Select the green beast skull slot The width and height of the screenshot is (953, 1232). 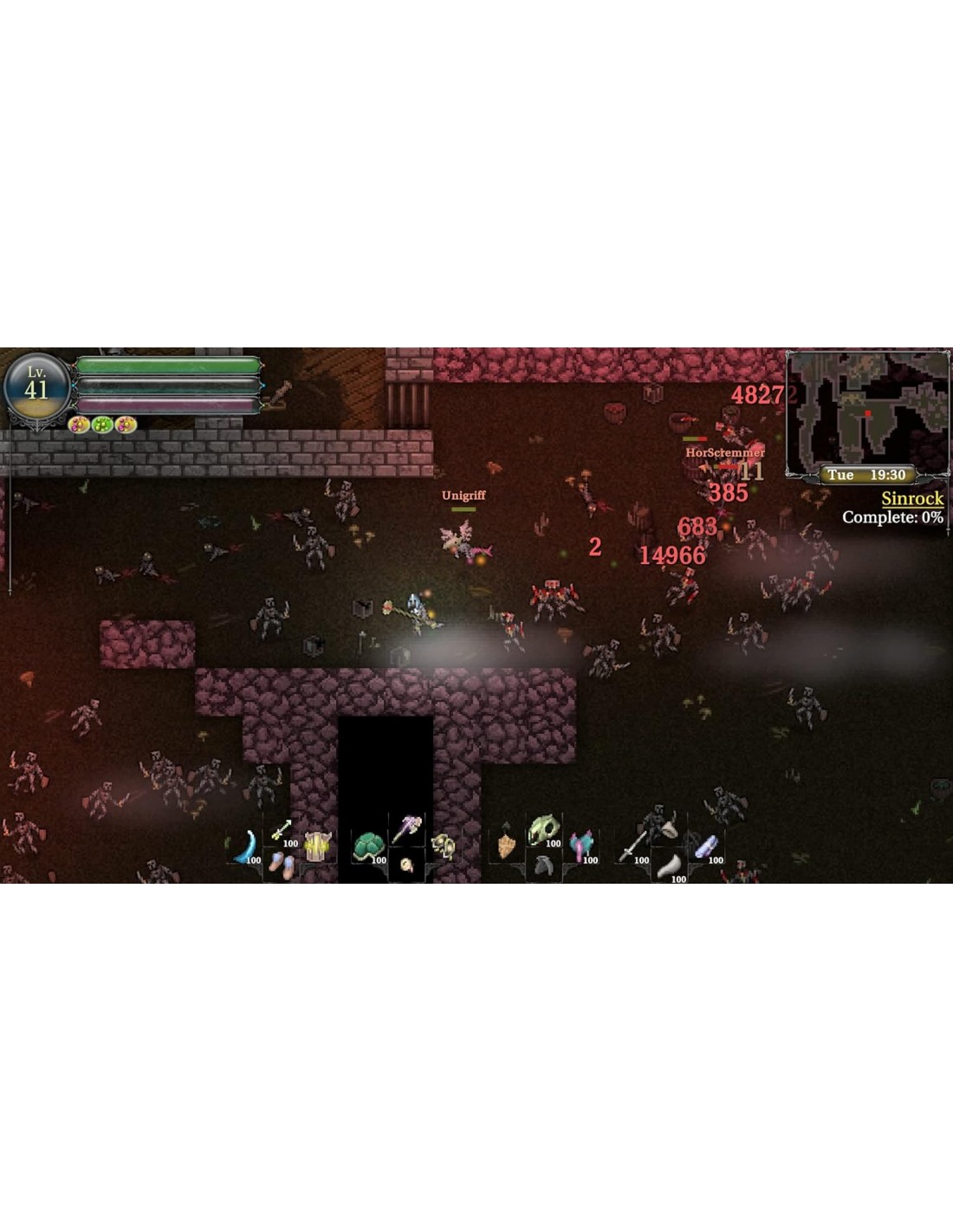543,831
